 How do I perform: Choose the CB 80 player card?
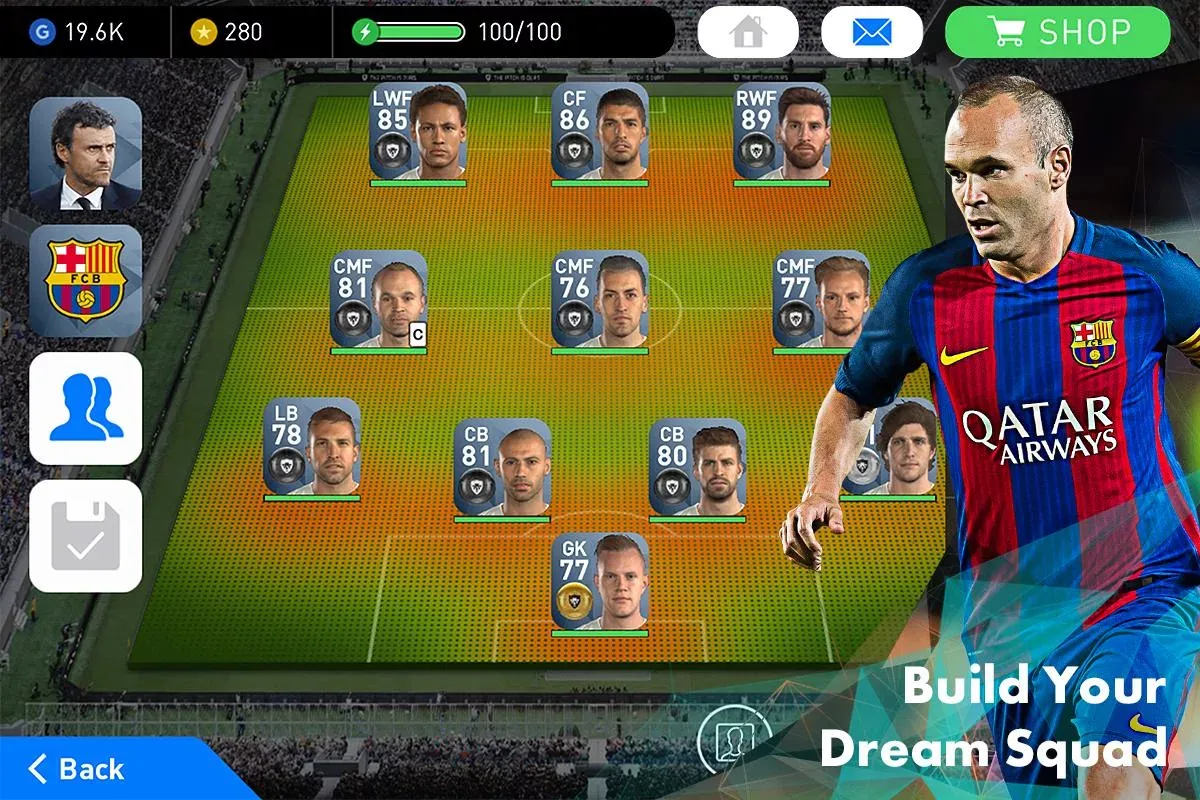697,468
